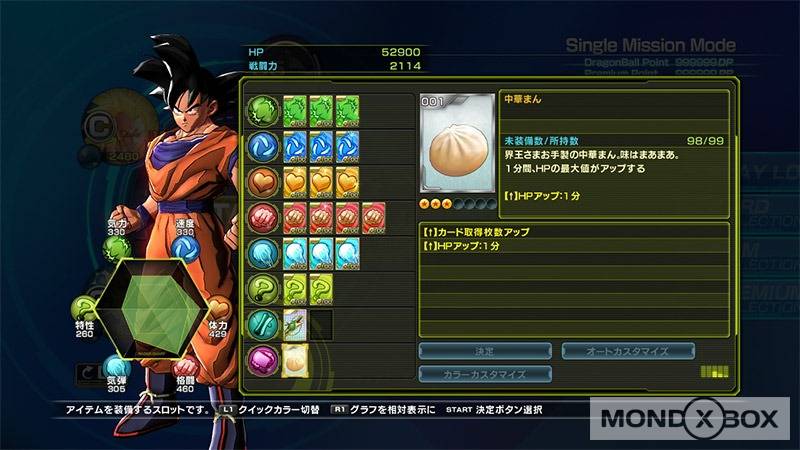Select the equipped meat bun item slot
The width and height of the screenshot is (800, 450).
(x=294, y=359)
